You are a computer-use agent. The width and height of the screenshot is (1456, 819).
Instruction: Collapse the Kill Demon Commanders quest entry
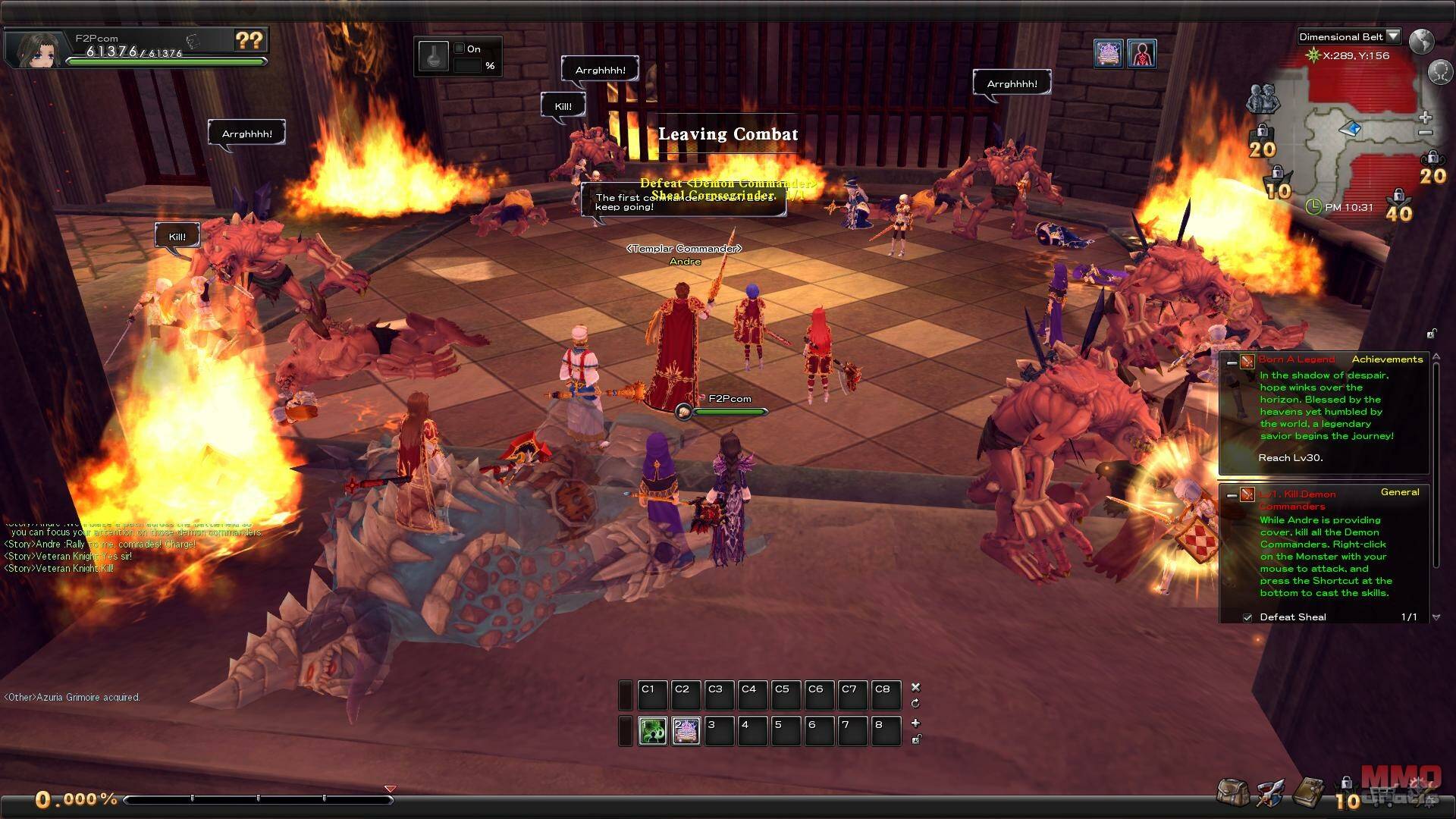tap(1232, 495)
